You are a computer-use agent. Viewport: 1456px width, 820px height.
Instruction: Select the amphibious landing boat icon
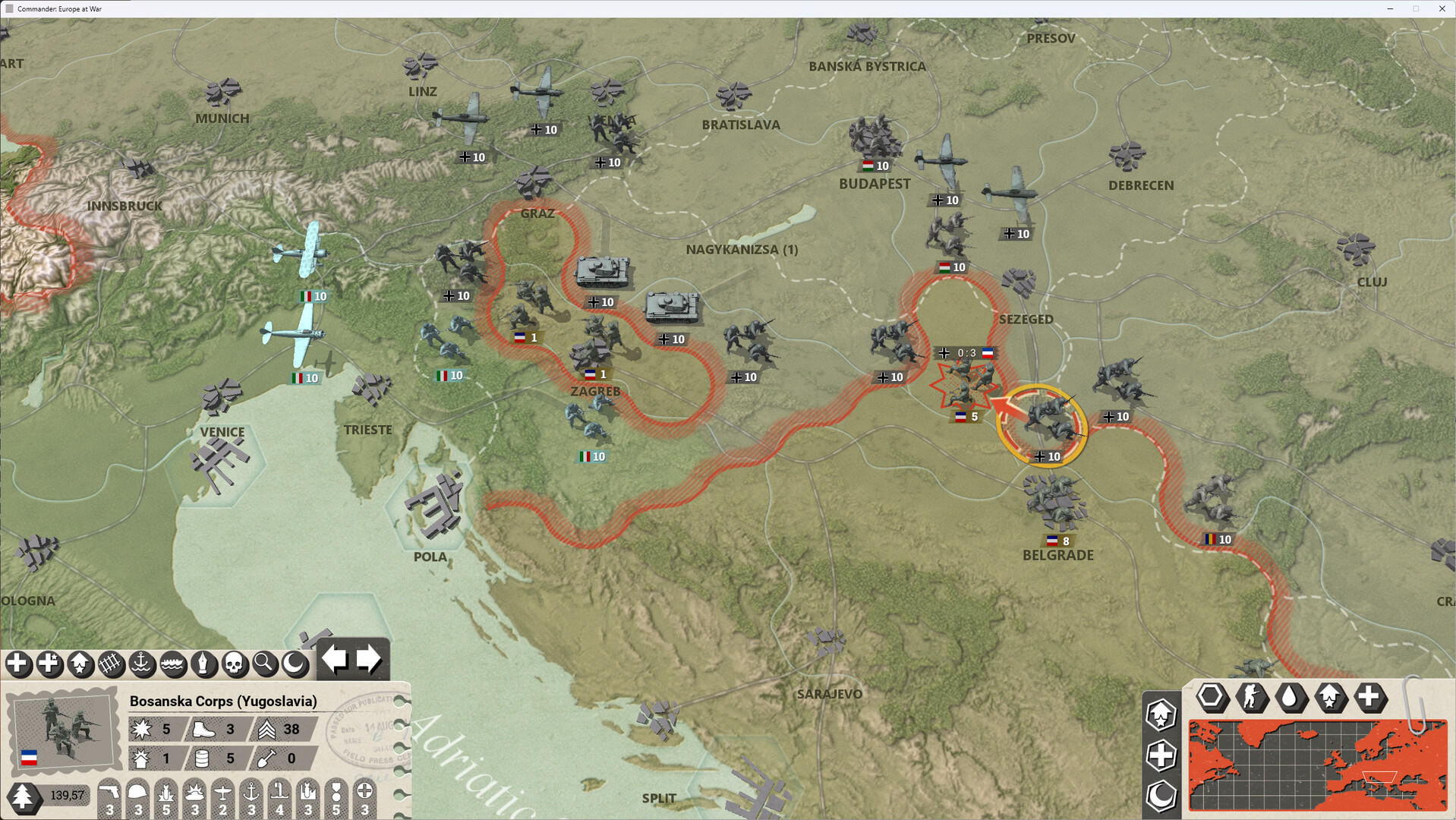pyautogui.click(x=172, y=664)
